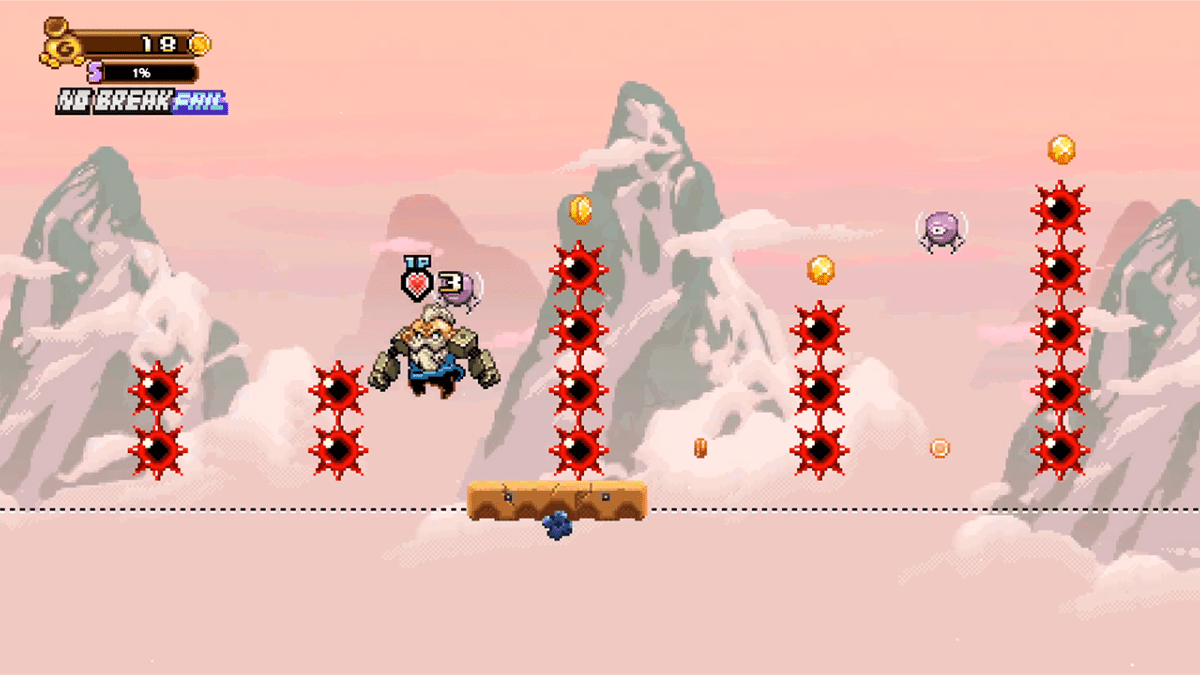
Task: Select the No Break challenge tracker
Action: pyautogui.click(x=141, y=102)
